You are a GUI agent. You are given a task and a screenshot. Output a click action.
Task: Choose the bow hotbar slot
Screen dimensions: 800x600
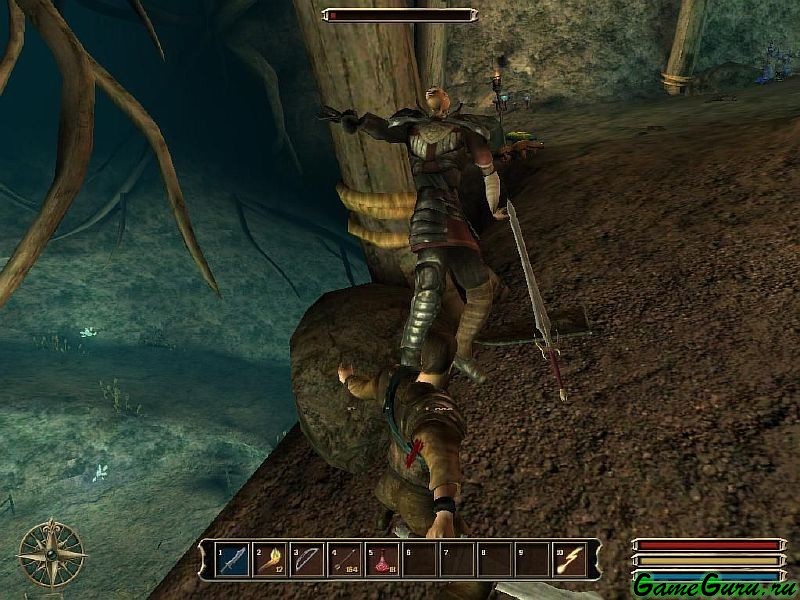[x=307, y=560]
